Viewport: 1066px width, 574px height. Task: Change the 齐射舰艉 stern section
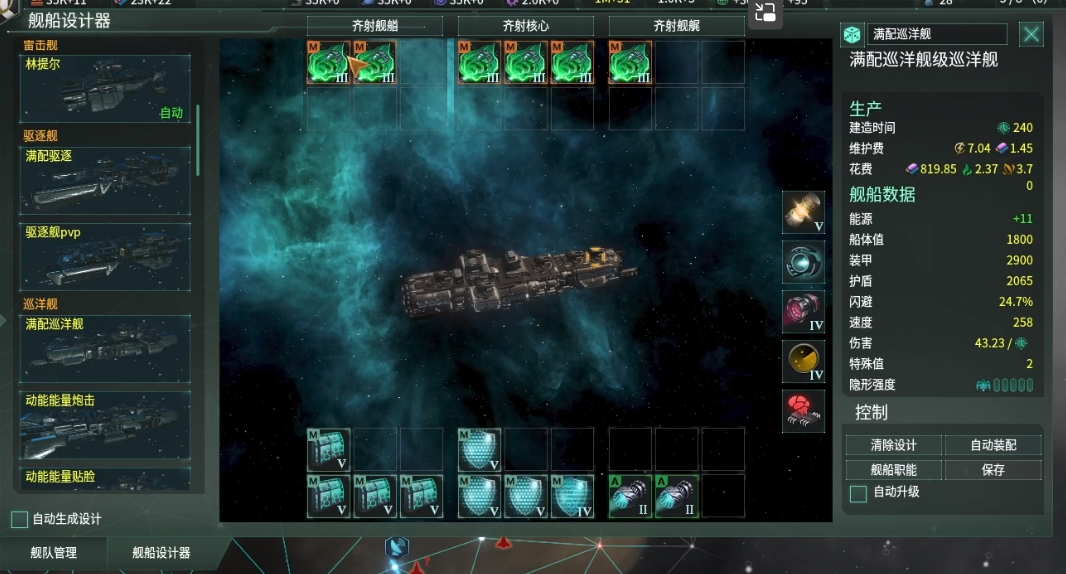tap(676, 26)
